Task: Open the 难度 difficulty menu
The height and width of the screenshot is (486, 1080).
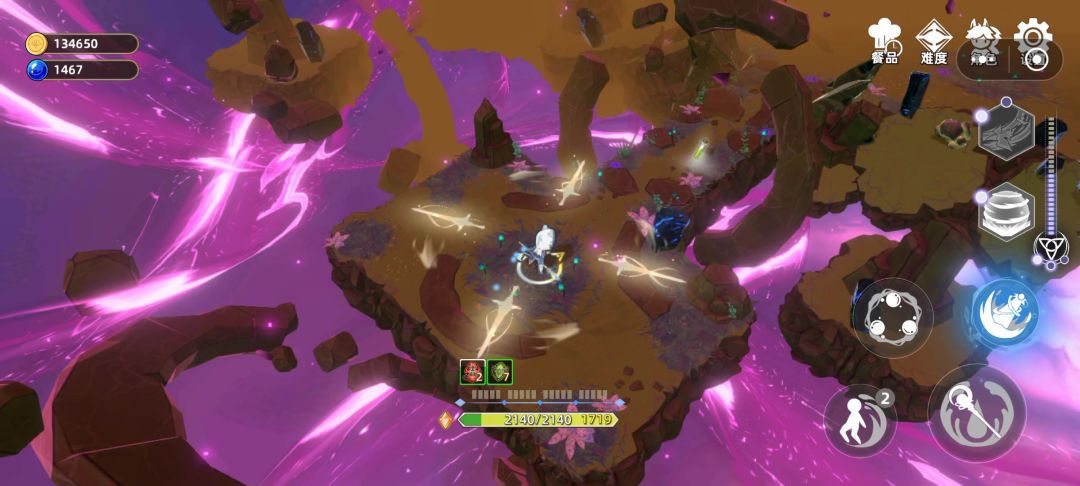Action: [x=934, y=41]
